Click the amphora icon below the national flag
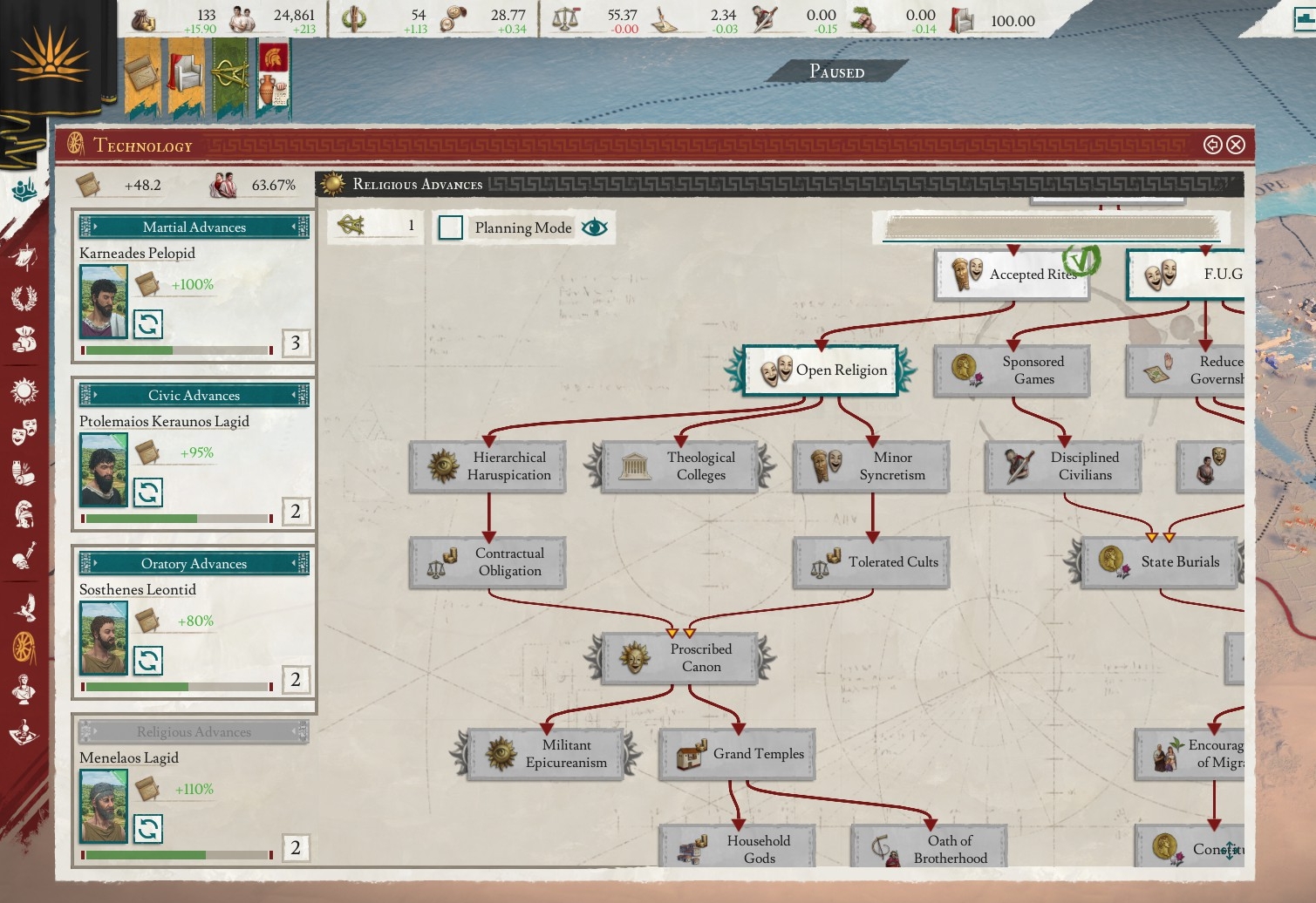The height and width of the screenshot is (903, 1316). click(267, 85)
